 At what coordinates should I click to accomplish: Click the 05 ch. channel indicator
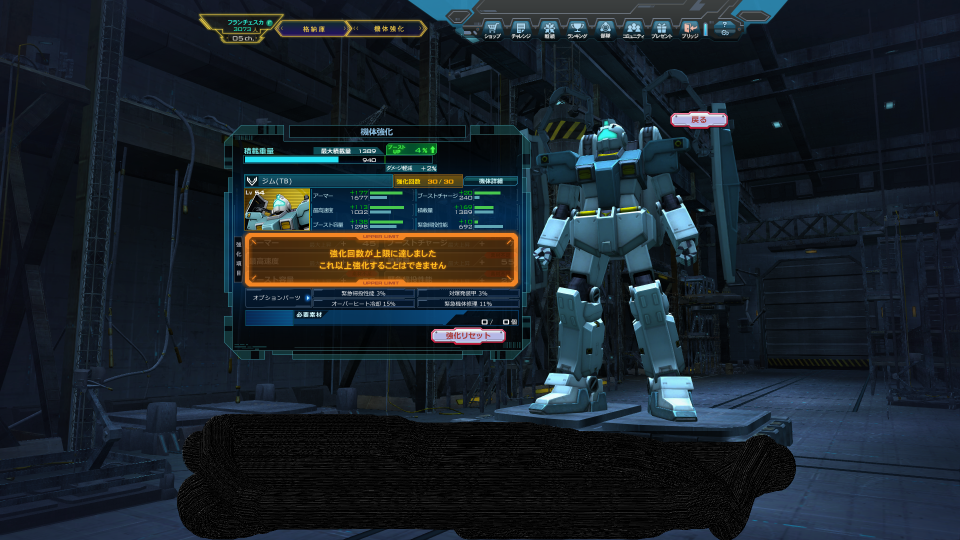tap(243, 39)
